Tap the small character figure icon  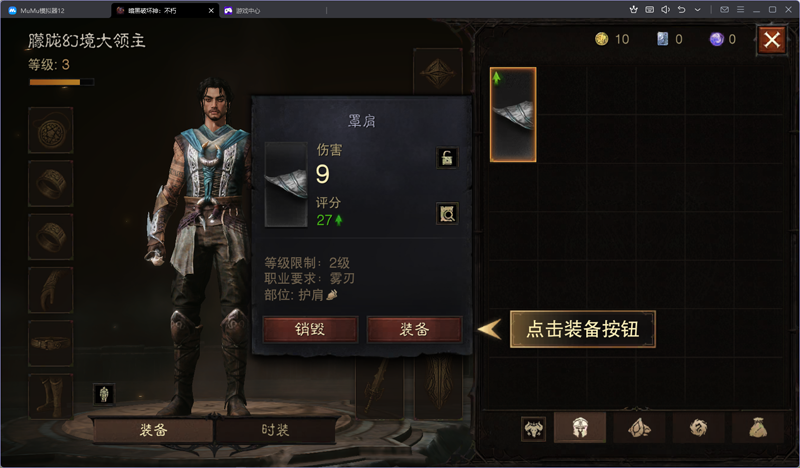tap(102, 394)
